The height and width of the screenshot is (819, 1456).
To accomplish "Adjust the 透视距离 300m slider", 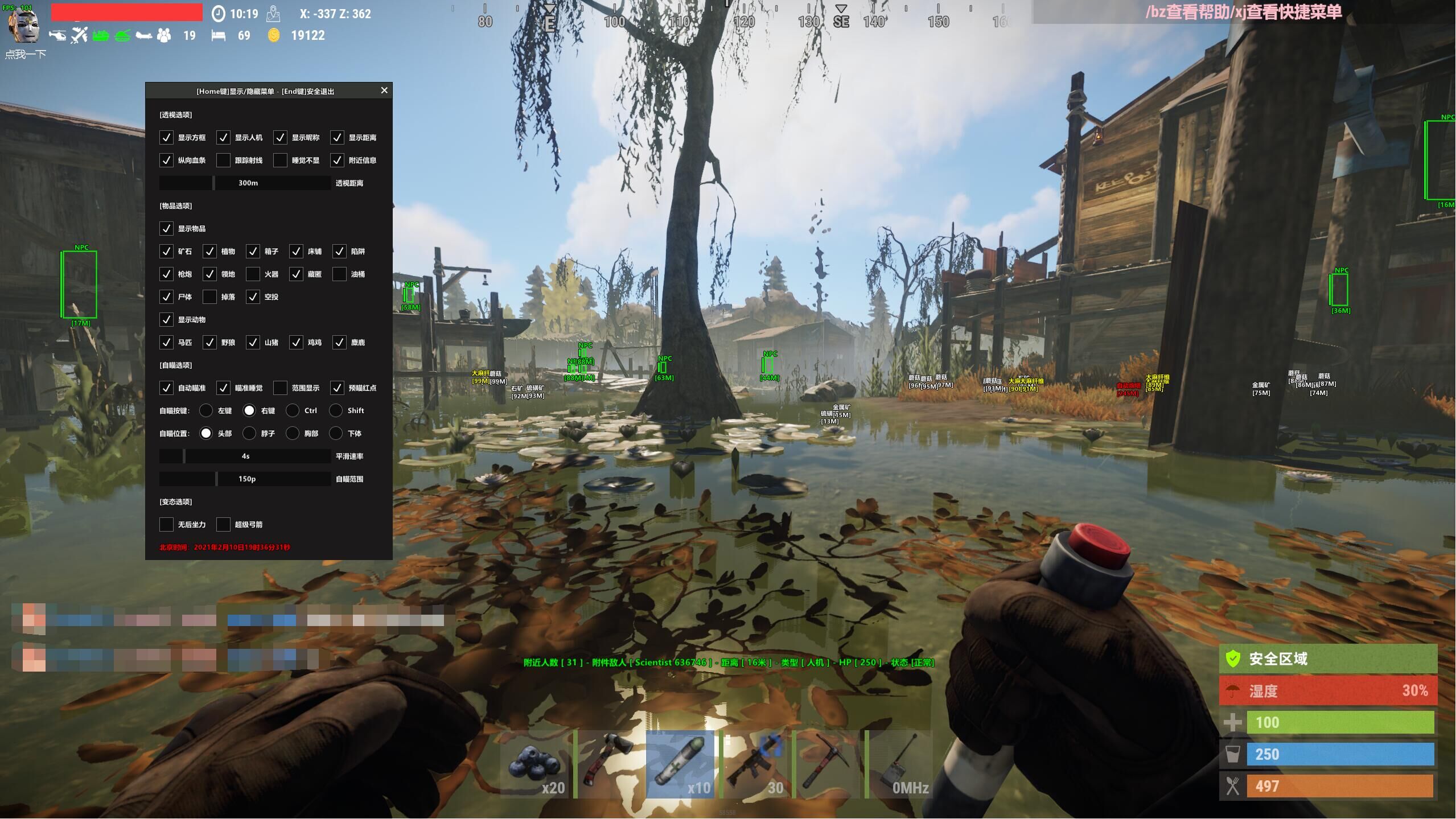I will tap(245, 183).
